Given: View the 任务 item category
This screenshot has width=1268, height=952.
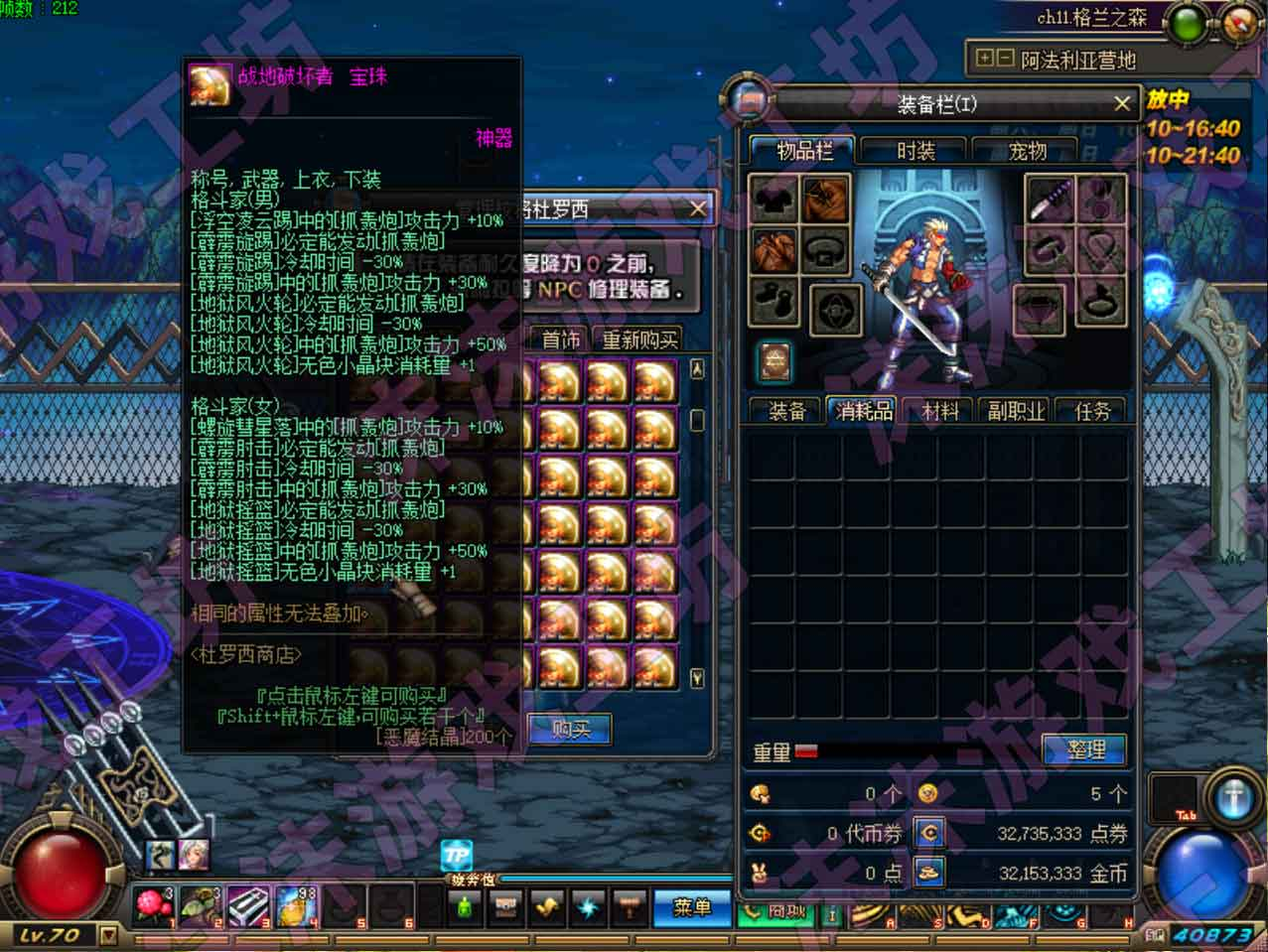Looking at the screenshot, I should pyautogui.click(x=1092, y=411).
